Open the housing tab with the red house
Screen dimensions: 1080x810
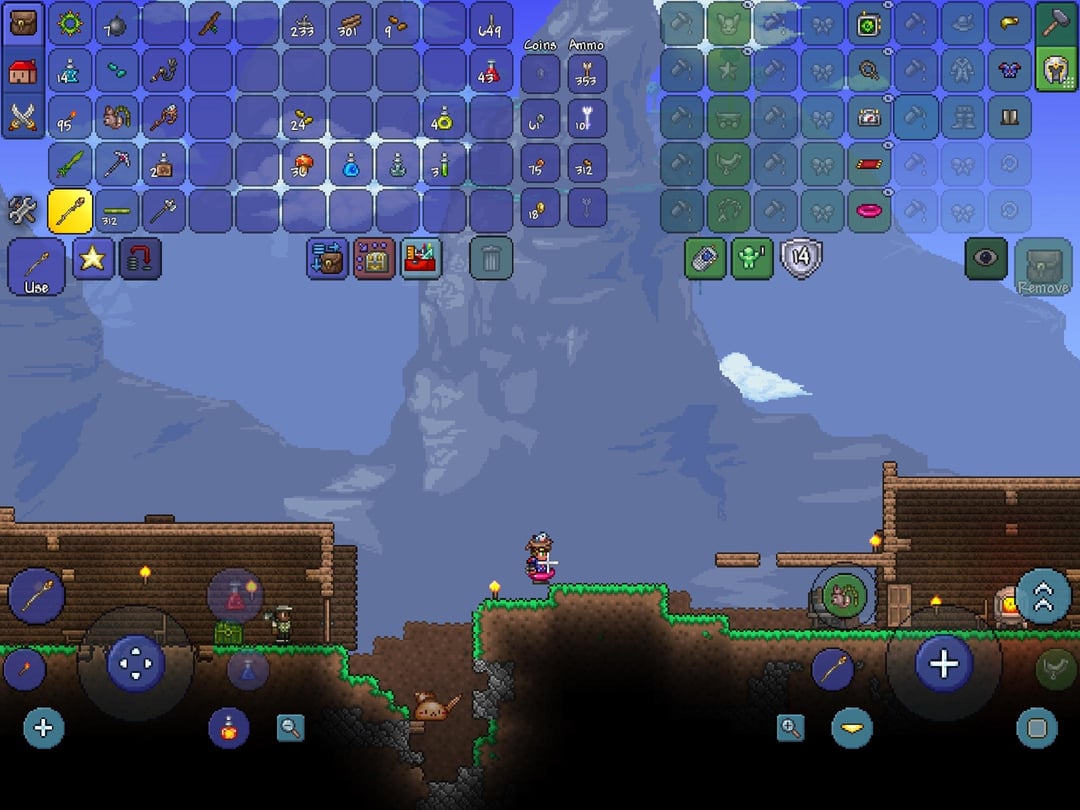tap(23, 70)
